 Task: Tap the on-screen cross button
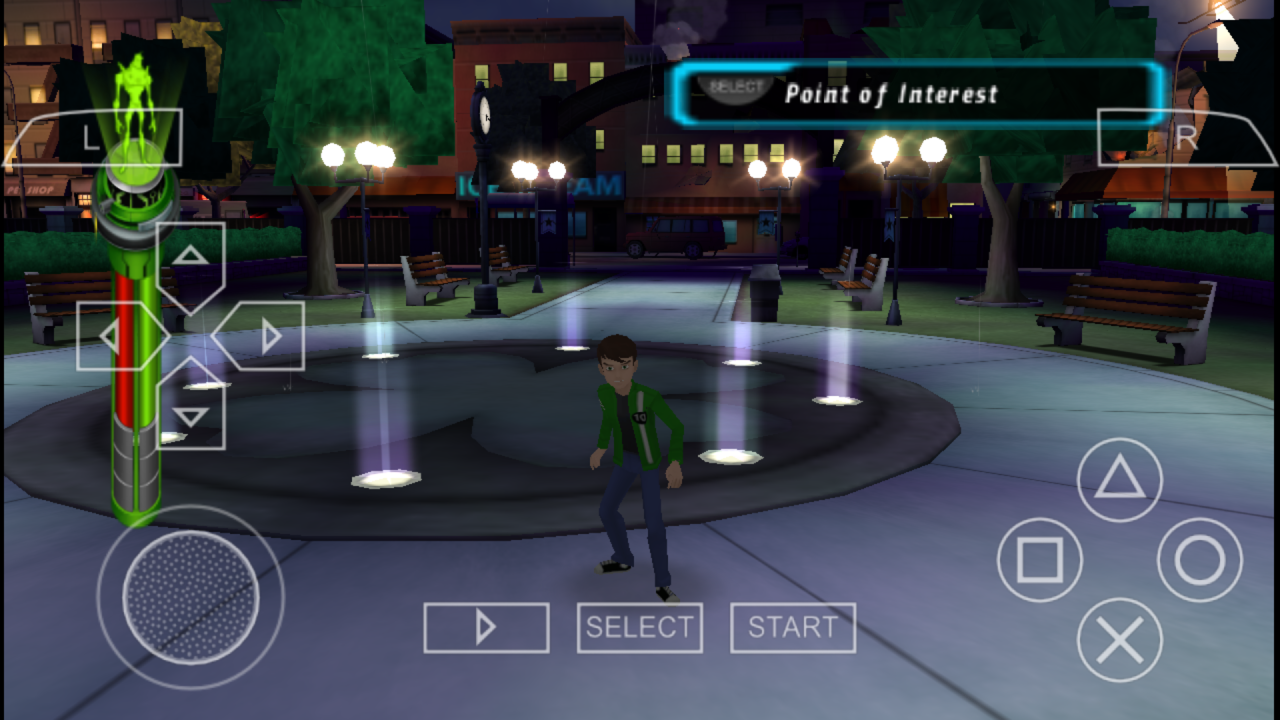(1119, 640)
